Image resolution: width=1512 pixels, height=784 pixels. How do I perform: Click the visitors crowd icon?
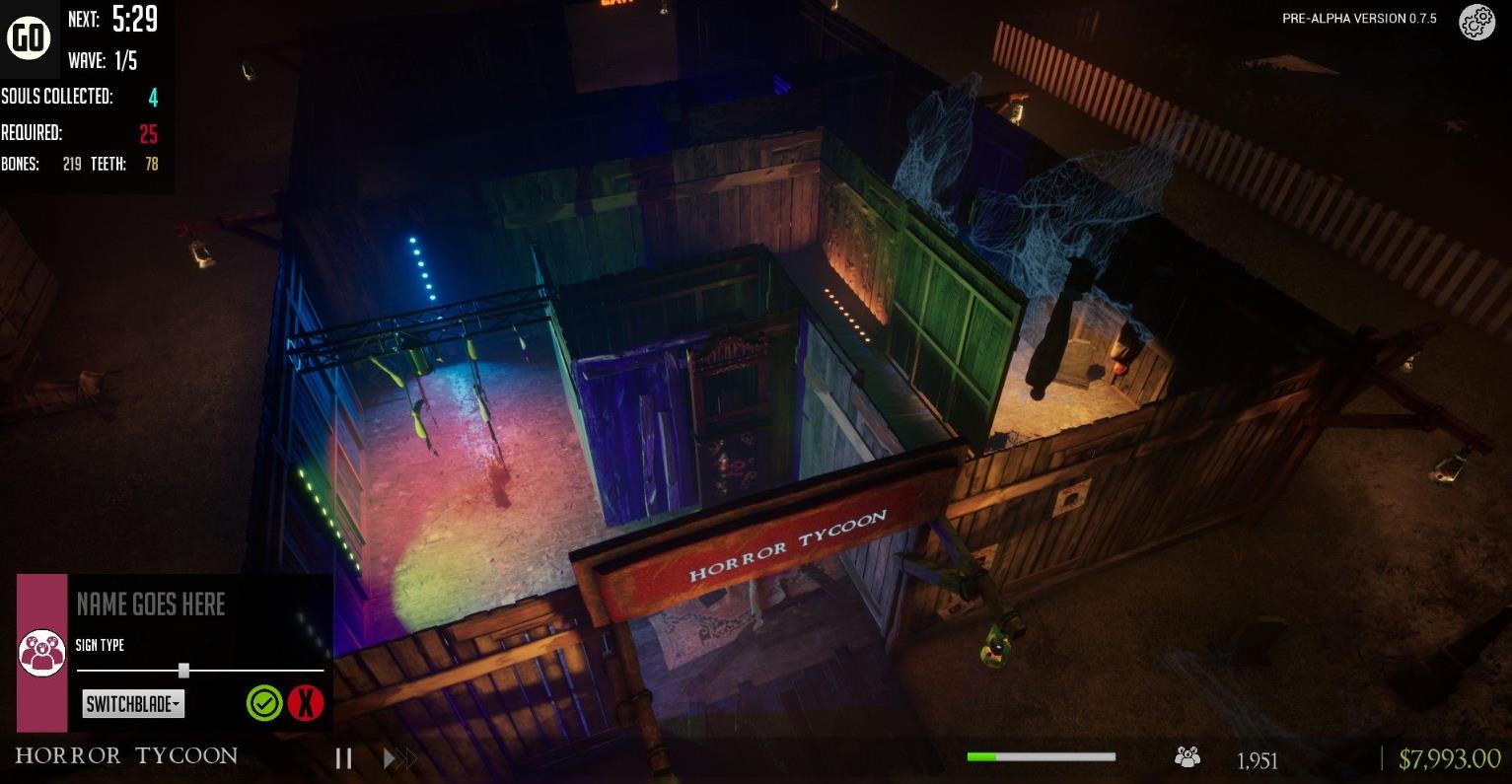coord(1188,757)
